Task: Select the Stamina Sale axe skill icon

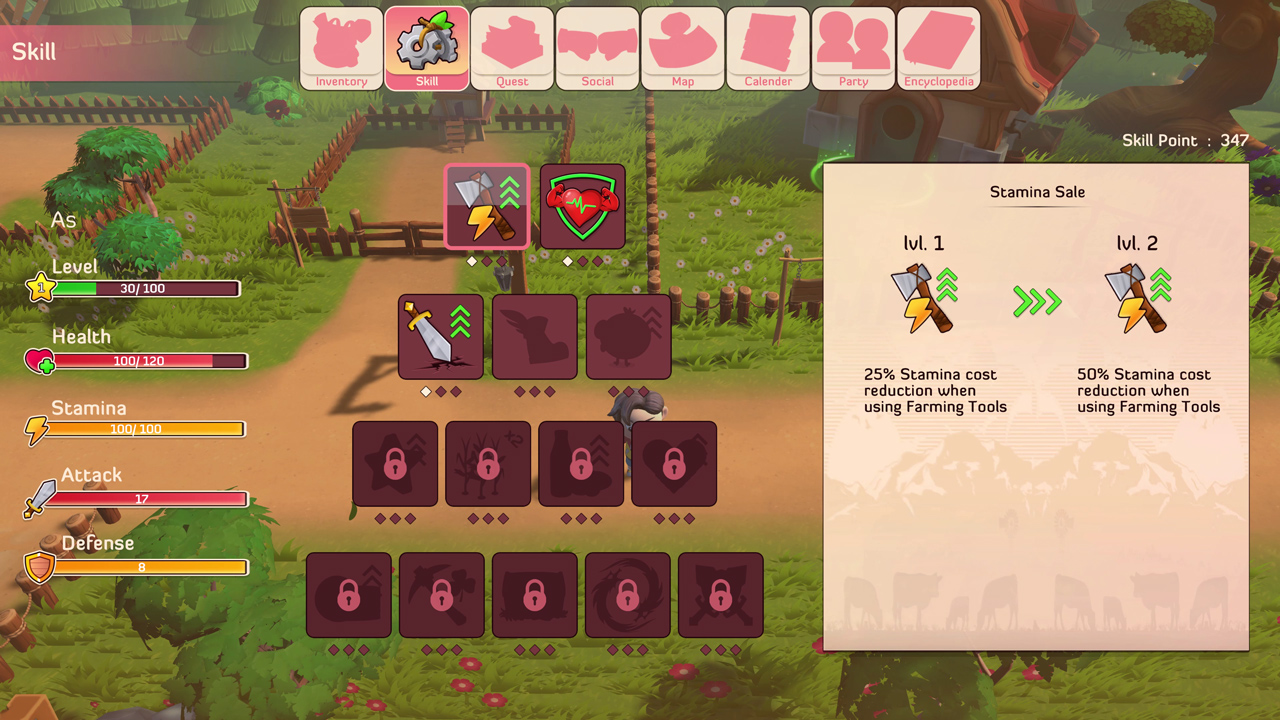Action: click(x=487, y=206)
